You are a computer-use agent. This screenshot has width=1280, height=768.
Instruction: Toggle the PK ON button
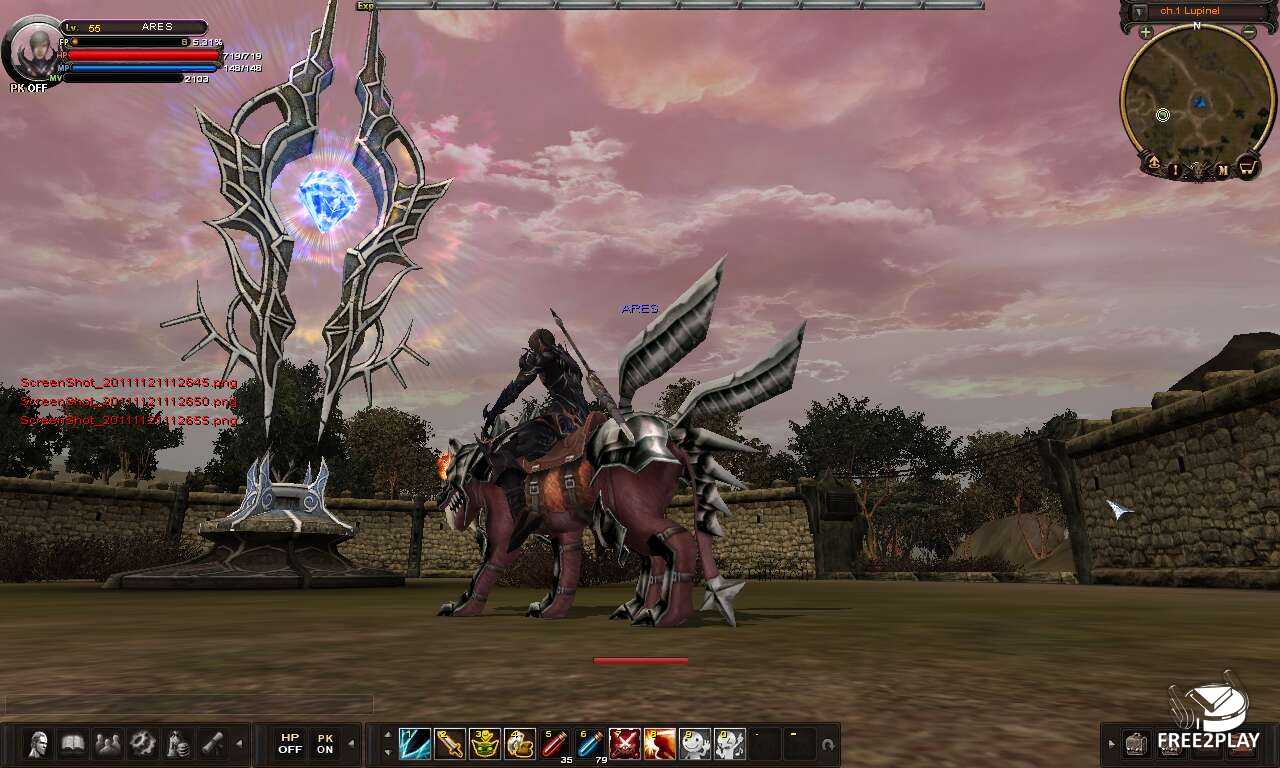point(325,744)
